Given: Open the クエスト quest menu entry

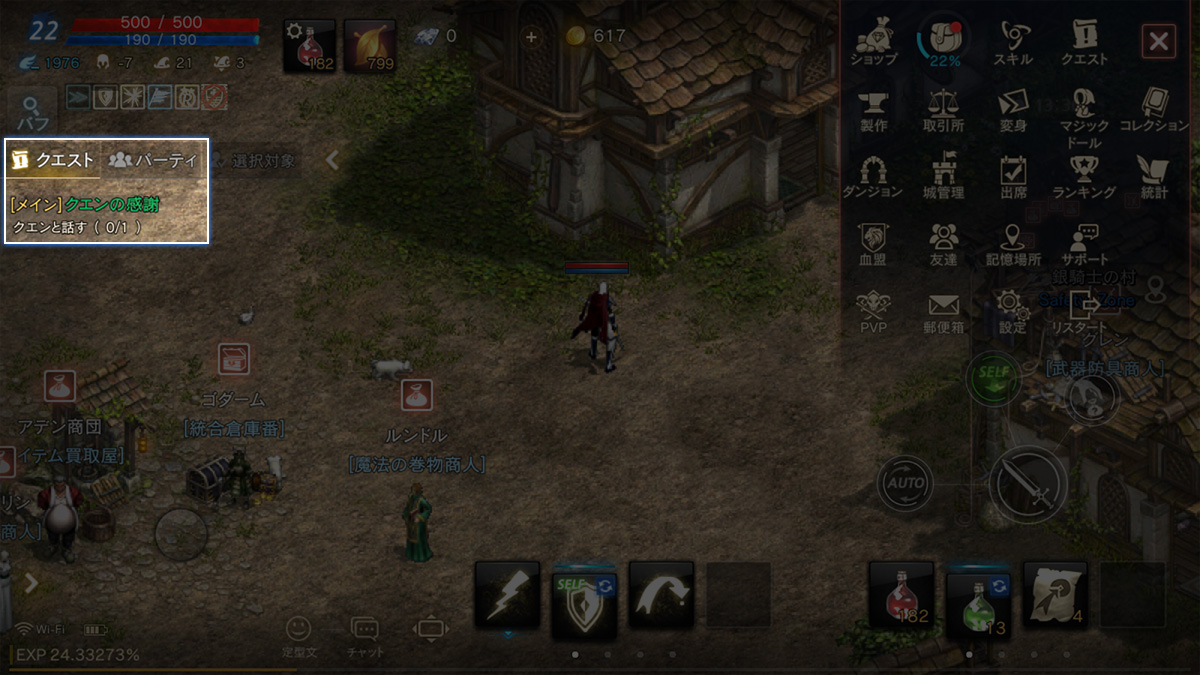Looking at the screenshot, I should 1084,41.
